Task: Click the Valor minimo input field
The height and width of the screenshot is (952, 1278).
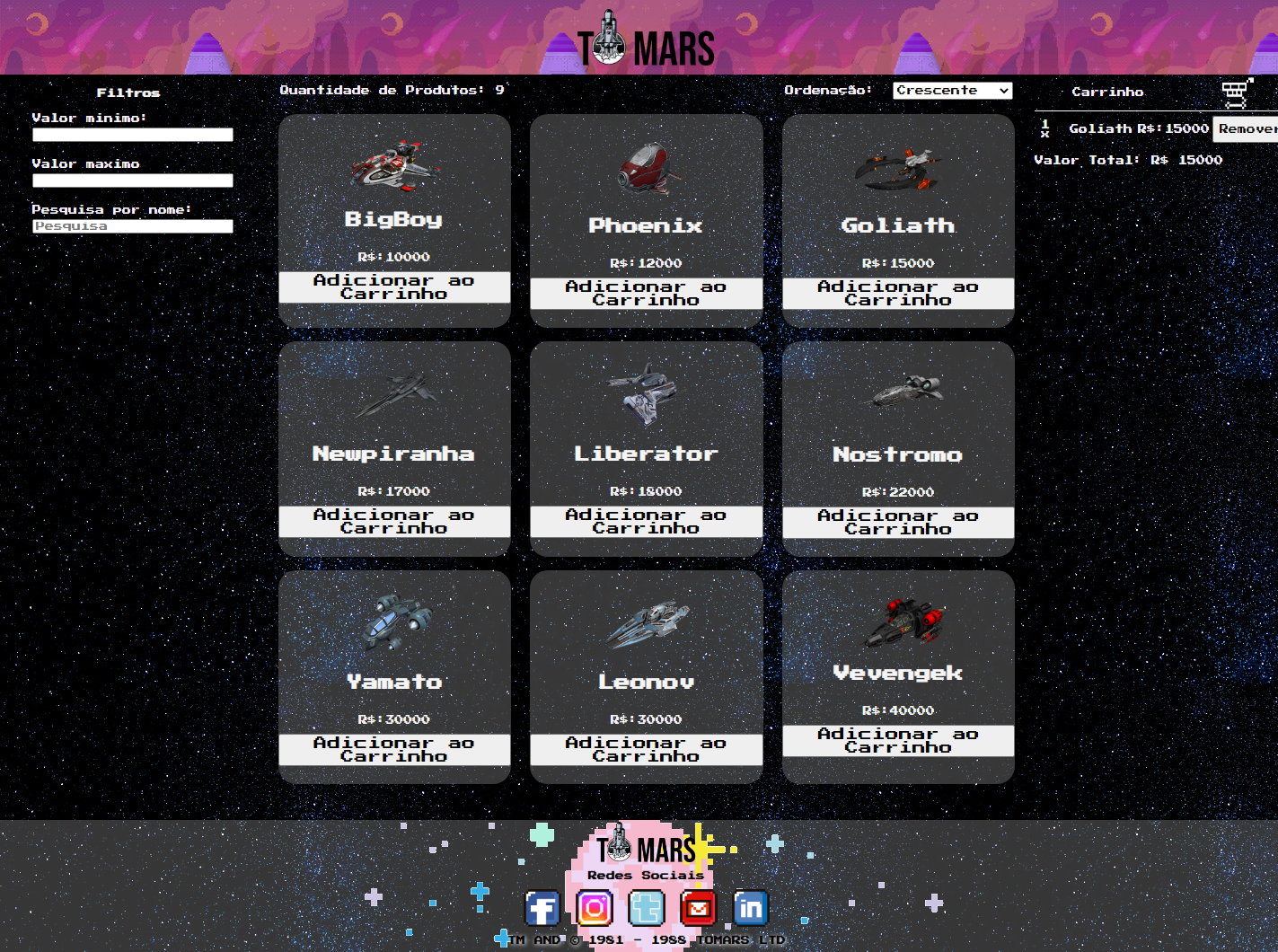Action: 132,135
